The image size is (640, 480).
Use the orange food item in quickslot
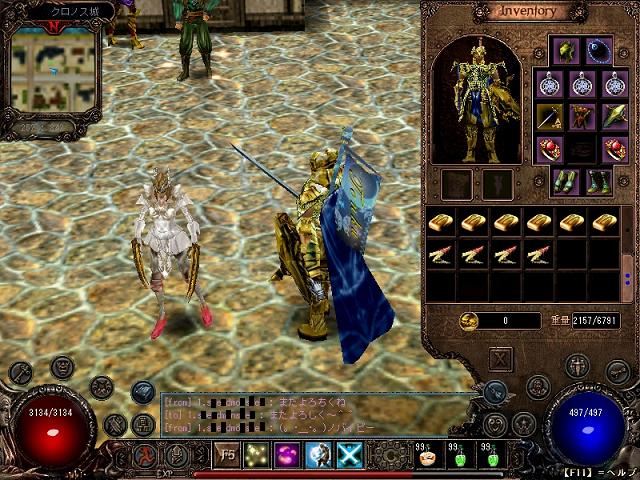(426, 459)
